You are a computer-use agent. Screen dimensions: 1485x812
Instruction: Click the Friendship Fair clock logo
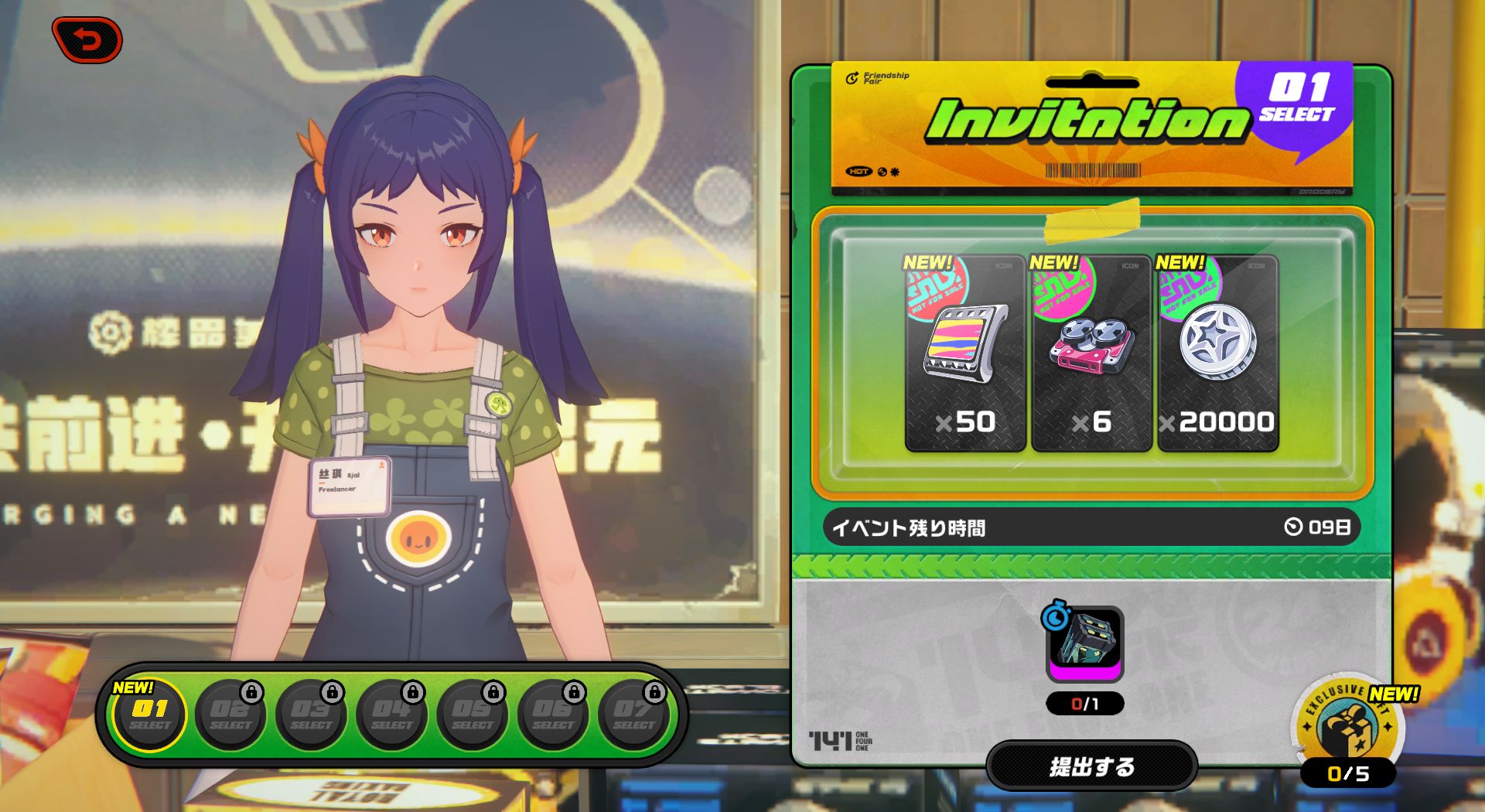click(853, 79)
